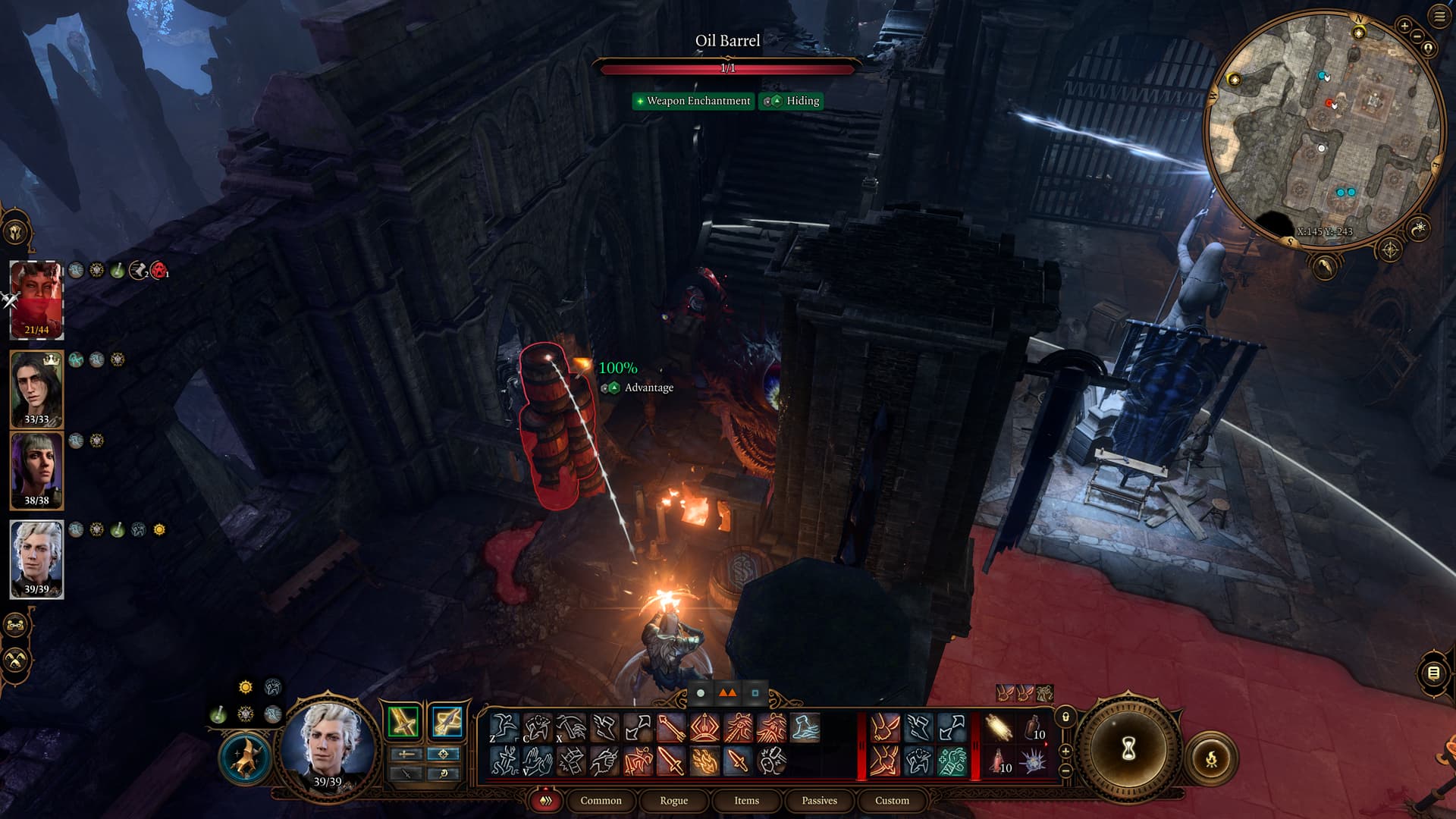Select the melee weapon slot
Image resolution: width=1456 pixels, height=819 pixels.
[403, 722]
